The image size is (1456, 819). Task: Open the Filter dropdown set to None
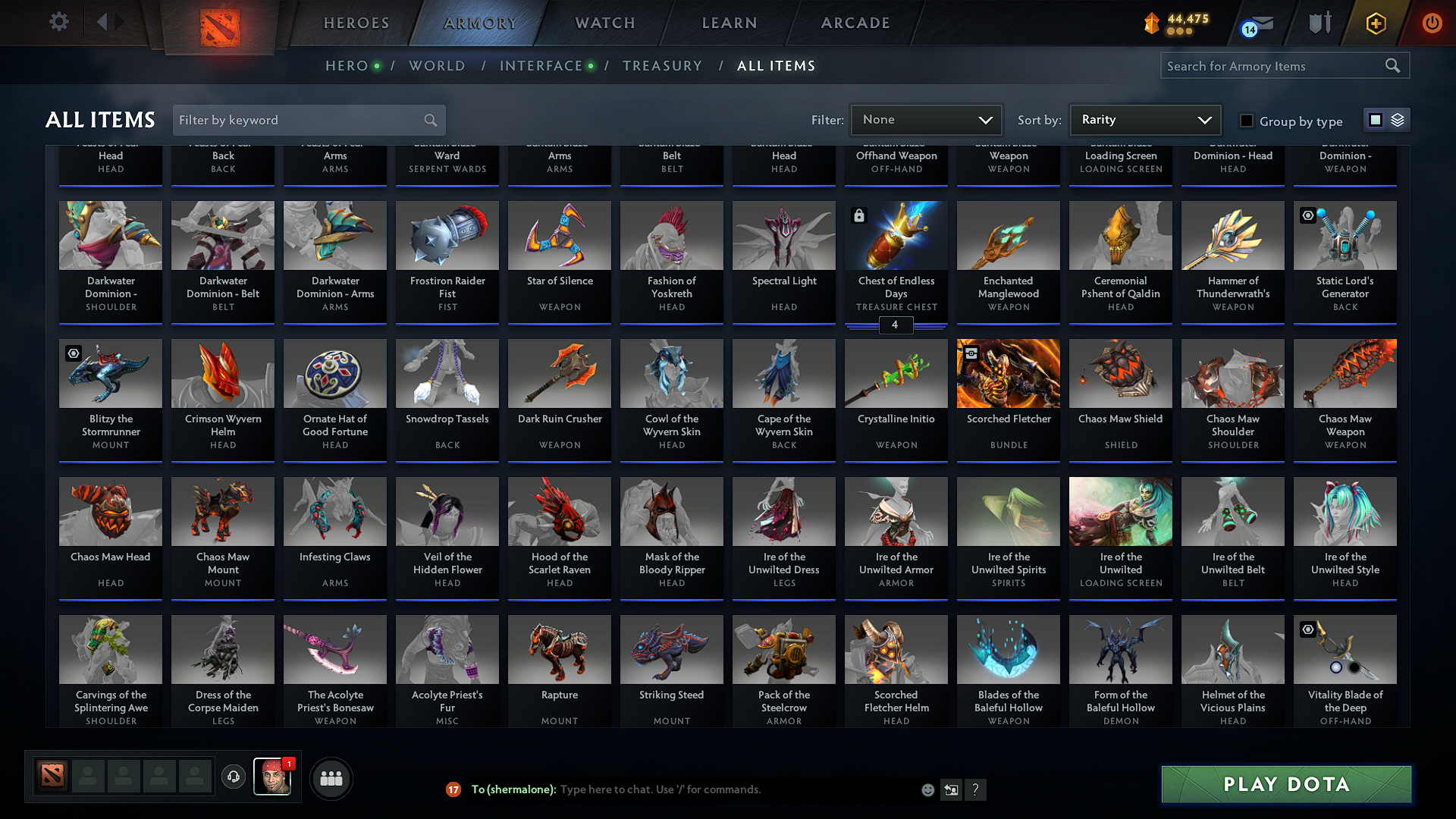click(926, 119)
